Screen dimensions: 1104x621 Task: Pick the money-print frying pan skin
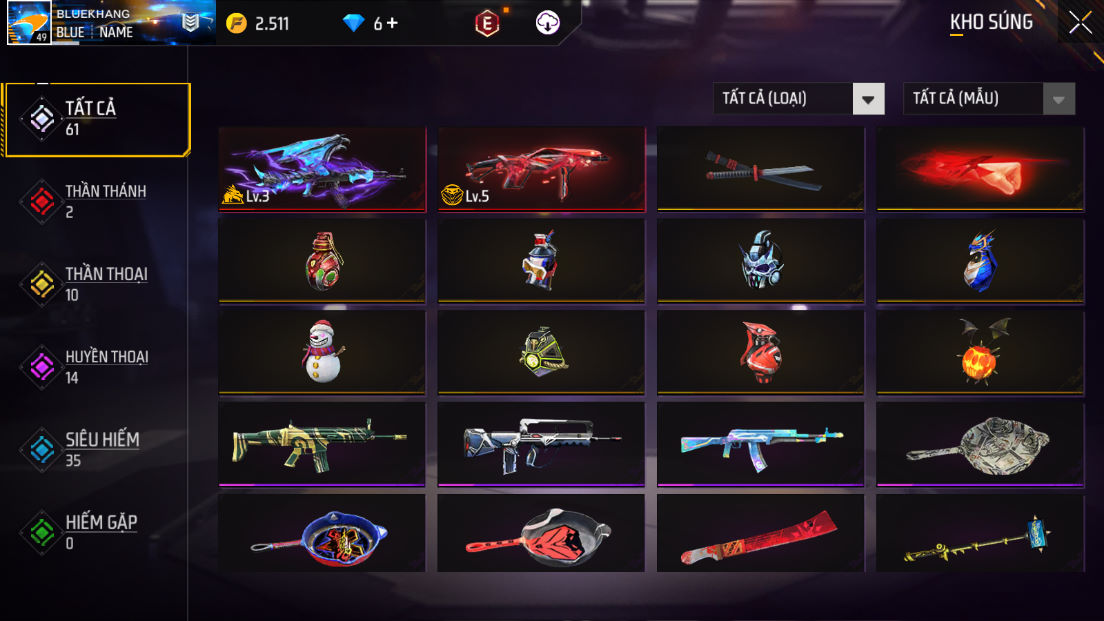[980, 443]
